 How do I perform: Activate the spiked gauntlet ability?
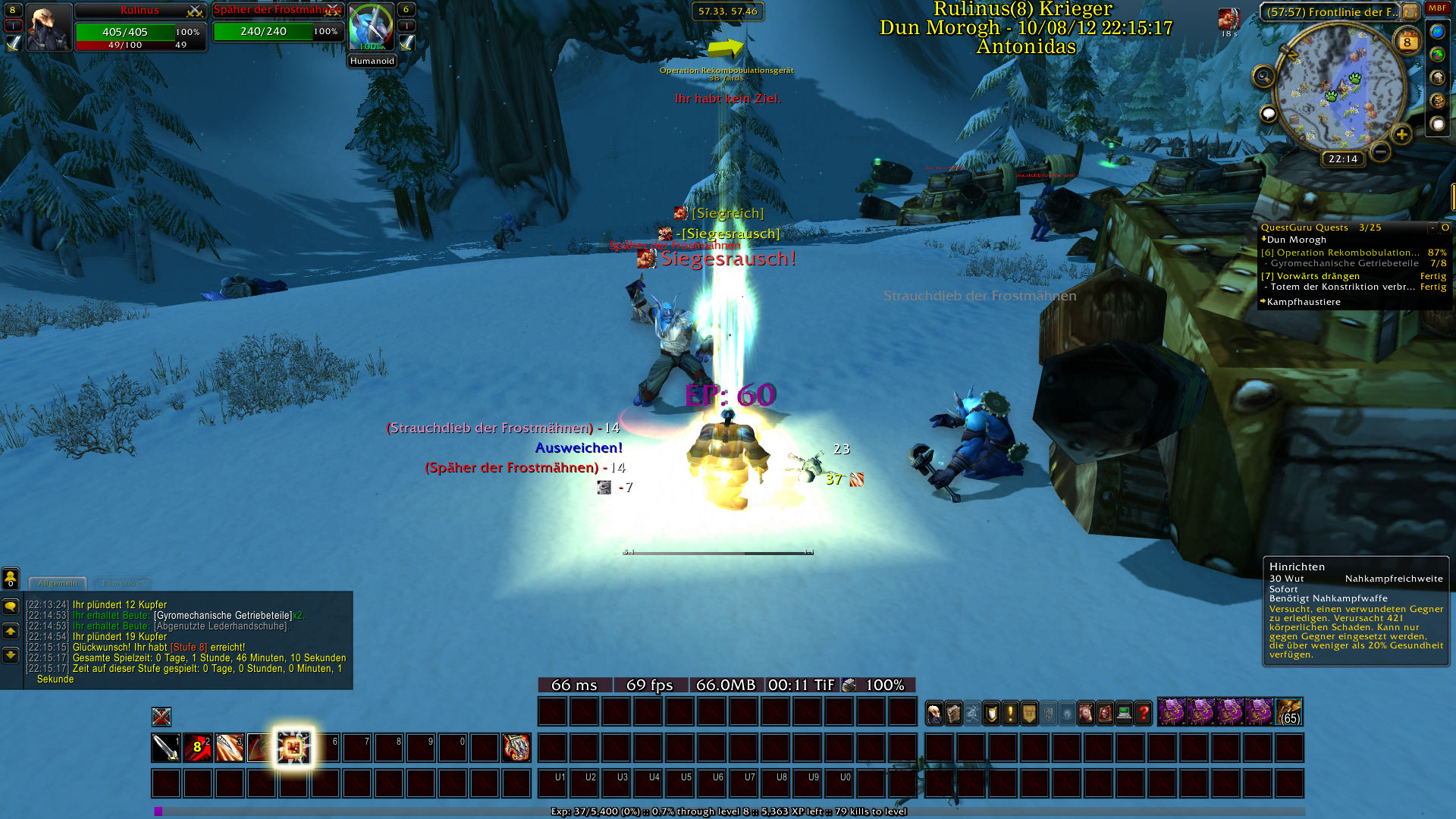516,748
